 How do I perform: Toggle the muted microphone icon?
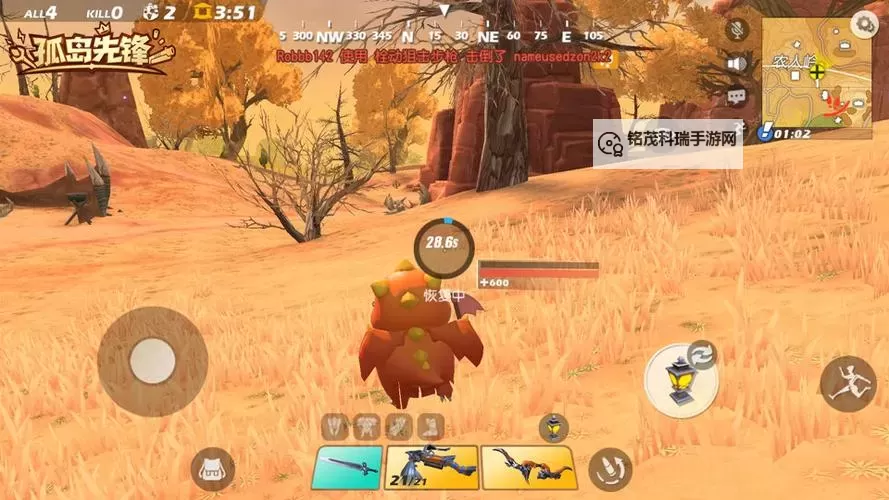point(738,30)
